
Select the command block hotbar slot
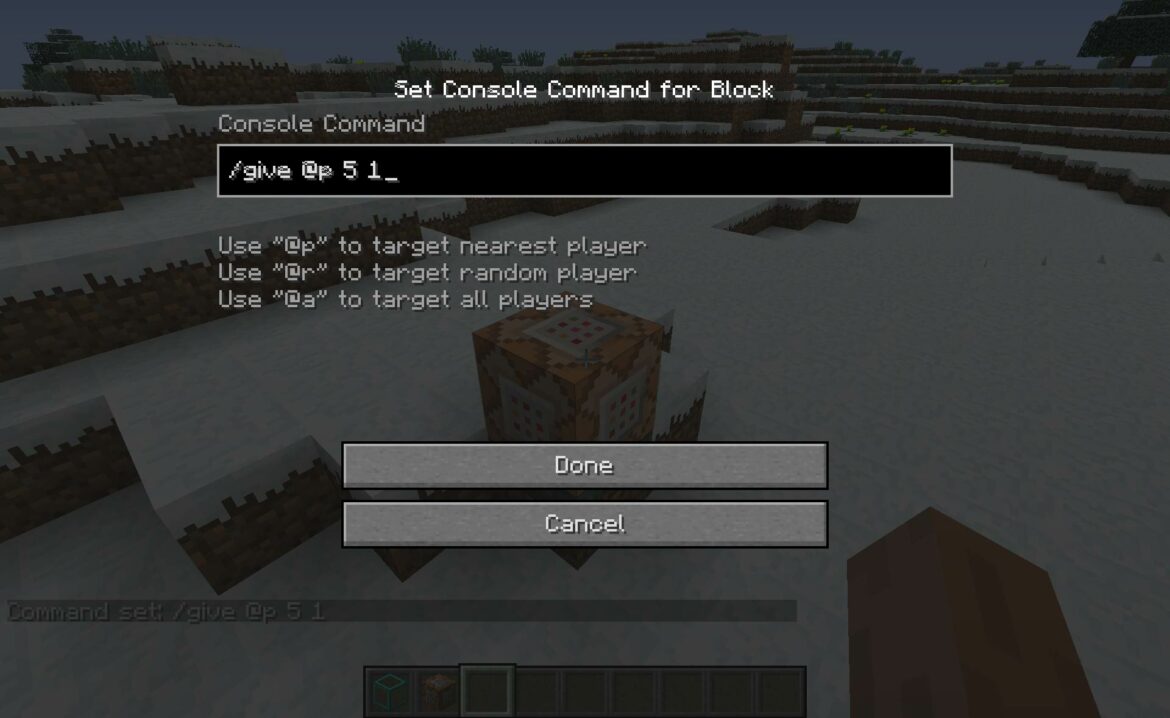coord(437,691)
